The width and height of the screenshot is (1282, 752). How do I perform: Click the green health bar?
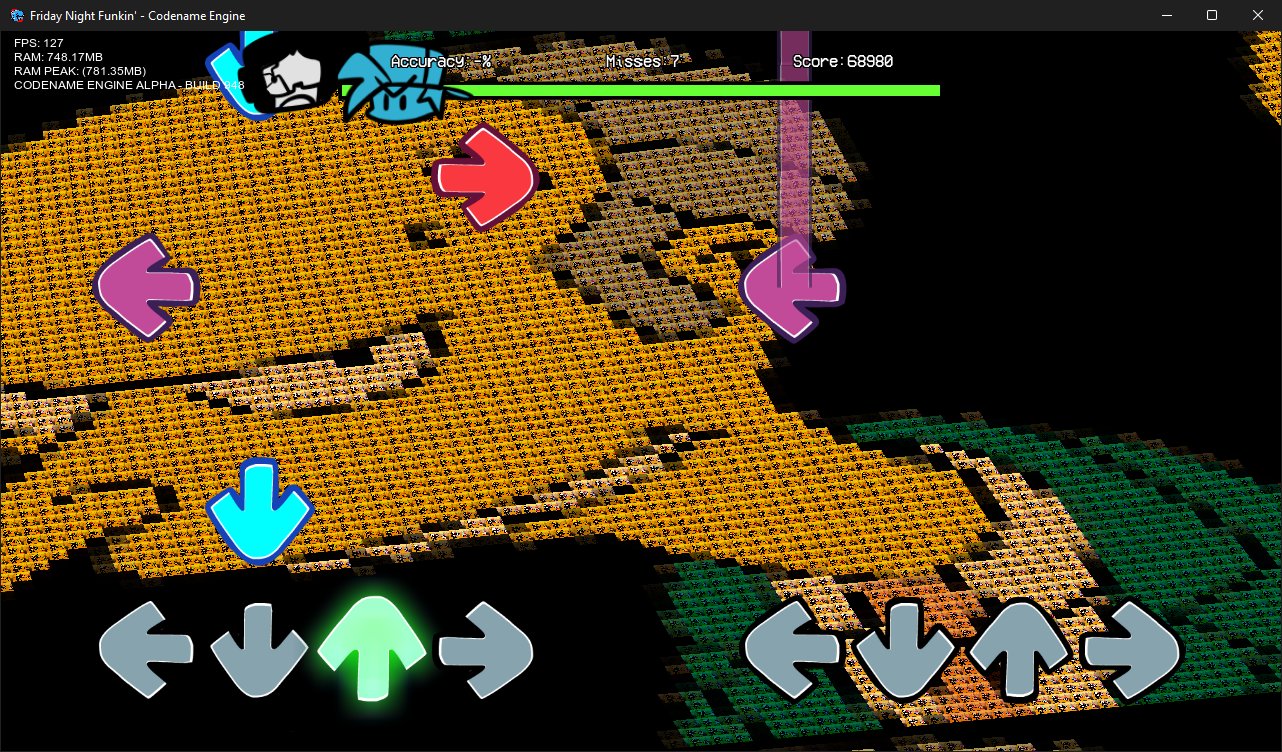pos(700,90)
